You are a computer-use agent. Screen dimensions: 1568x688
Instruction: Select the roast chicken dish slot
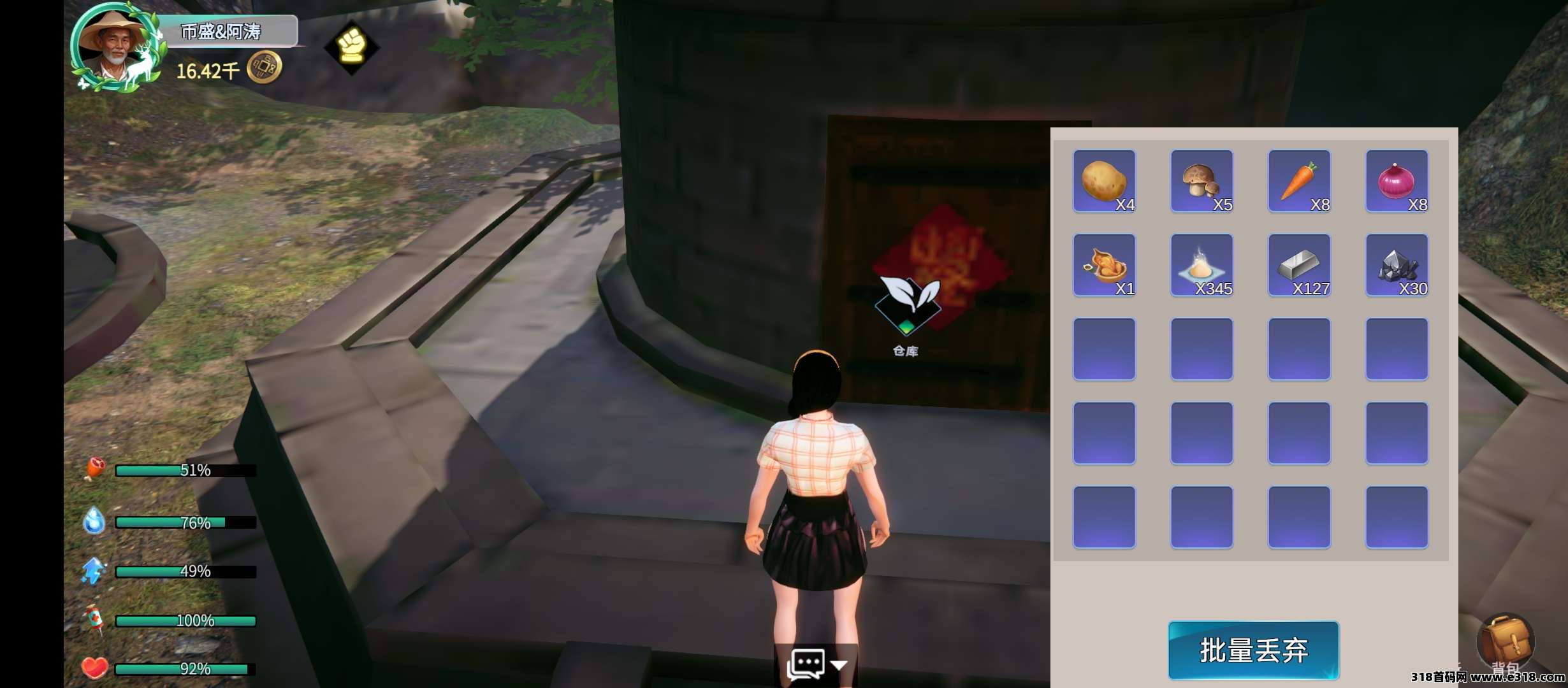coord(1104,265)
